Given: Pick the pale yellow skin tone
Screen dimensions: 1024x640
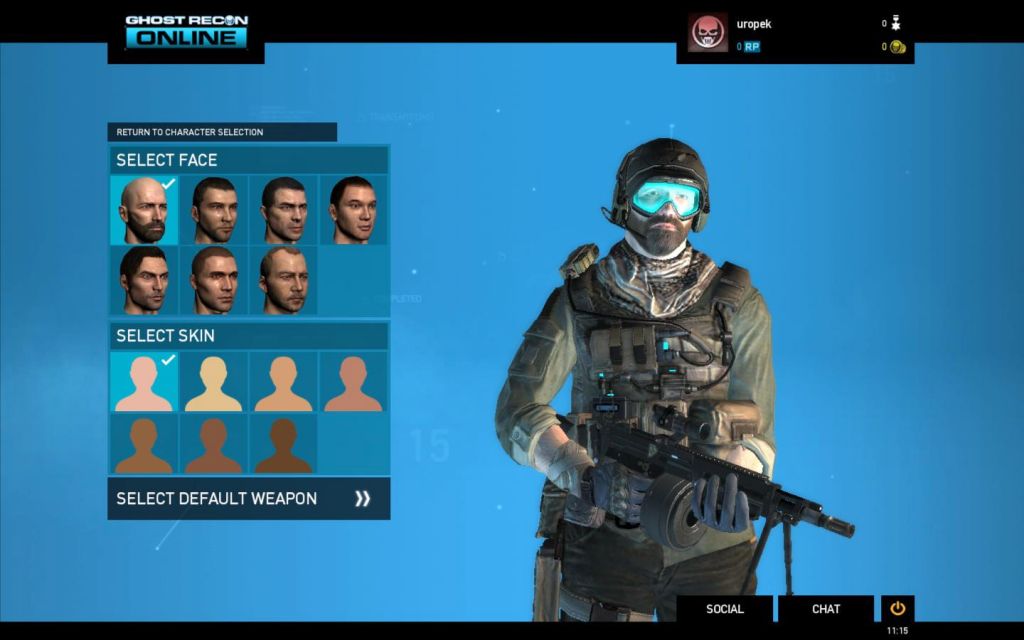Looking at the screenshot, I should 214,382.
